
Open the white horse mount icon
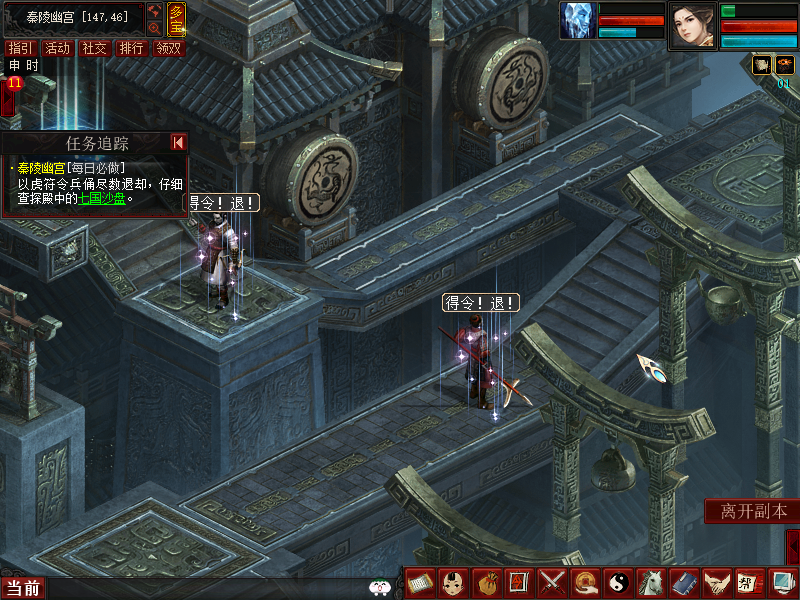point(650,582)
